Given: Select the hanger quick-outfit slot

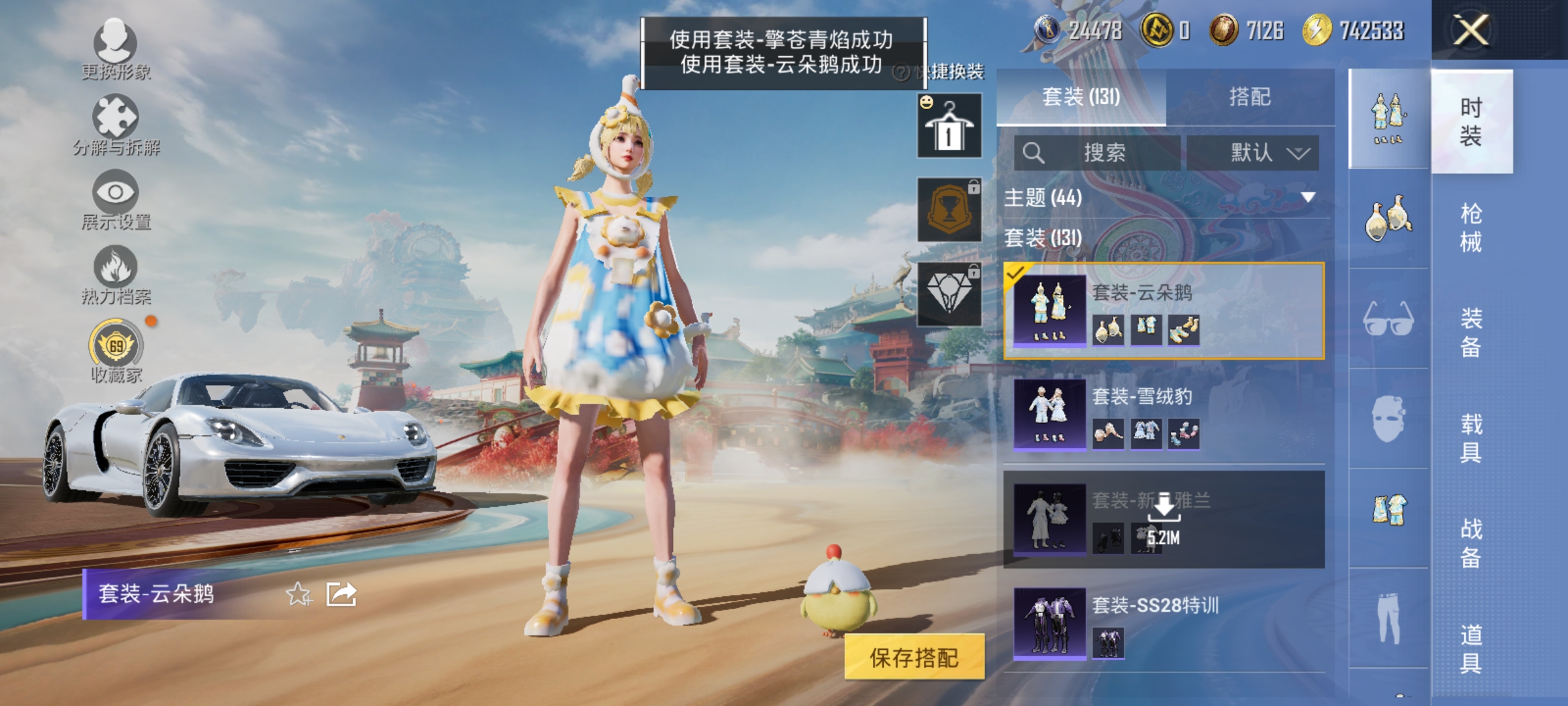Looking at the screenshot, I should (949, 124).
